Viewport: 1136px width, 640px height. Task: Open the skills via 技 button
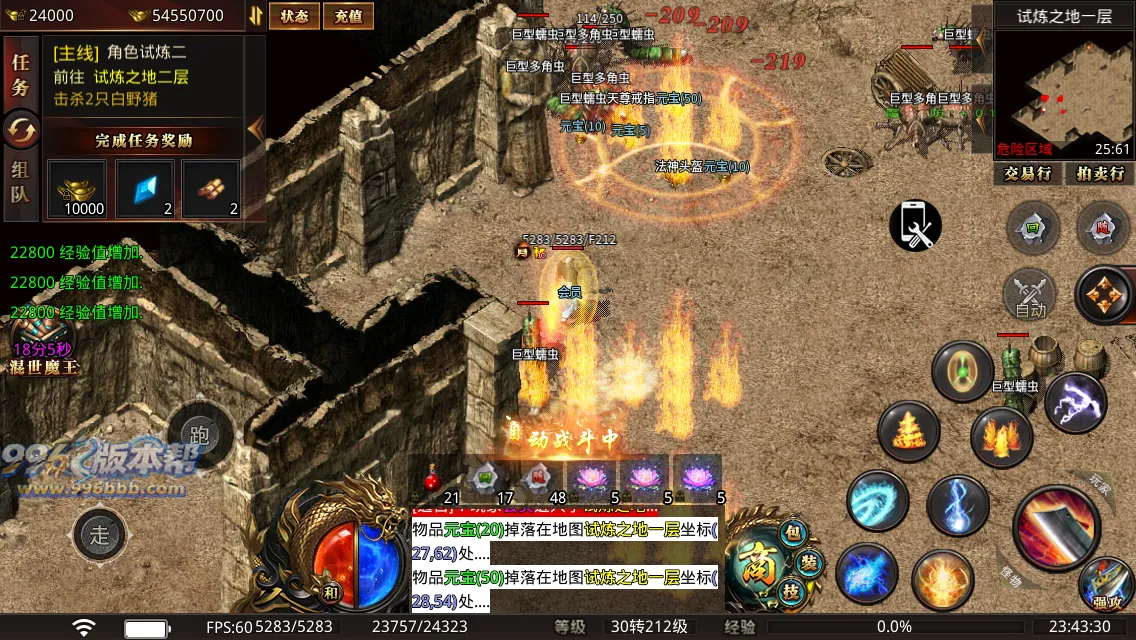[x=792, y=591]
